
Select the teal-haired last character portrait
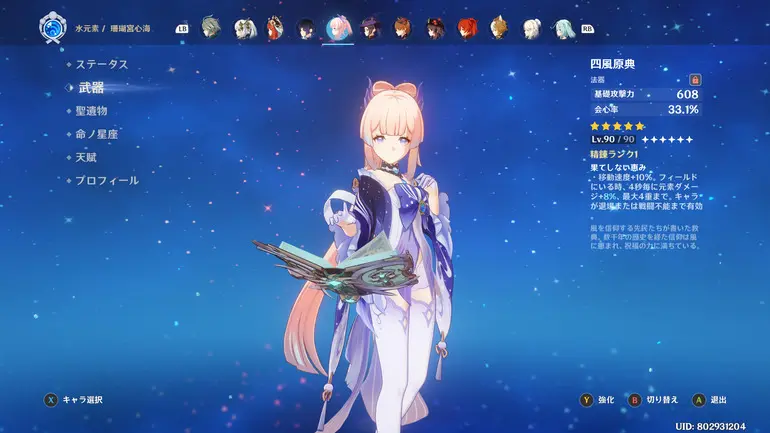click(x=563, y=28)
